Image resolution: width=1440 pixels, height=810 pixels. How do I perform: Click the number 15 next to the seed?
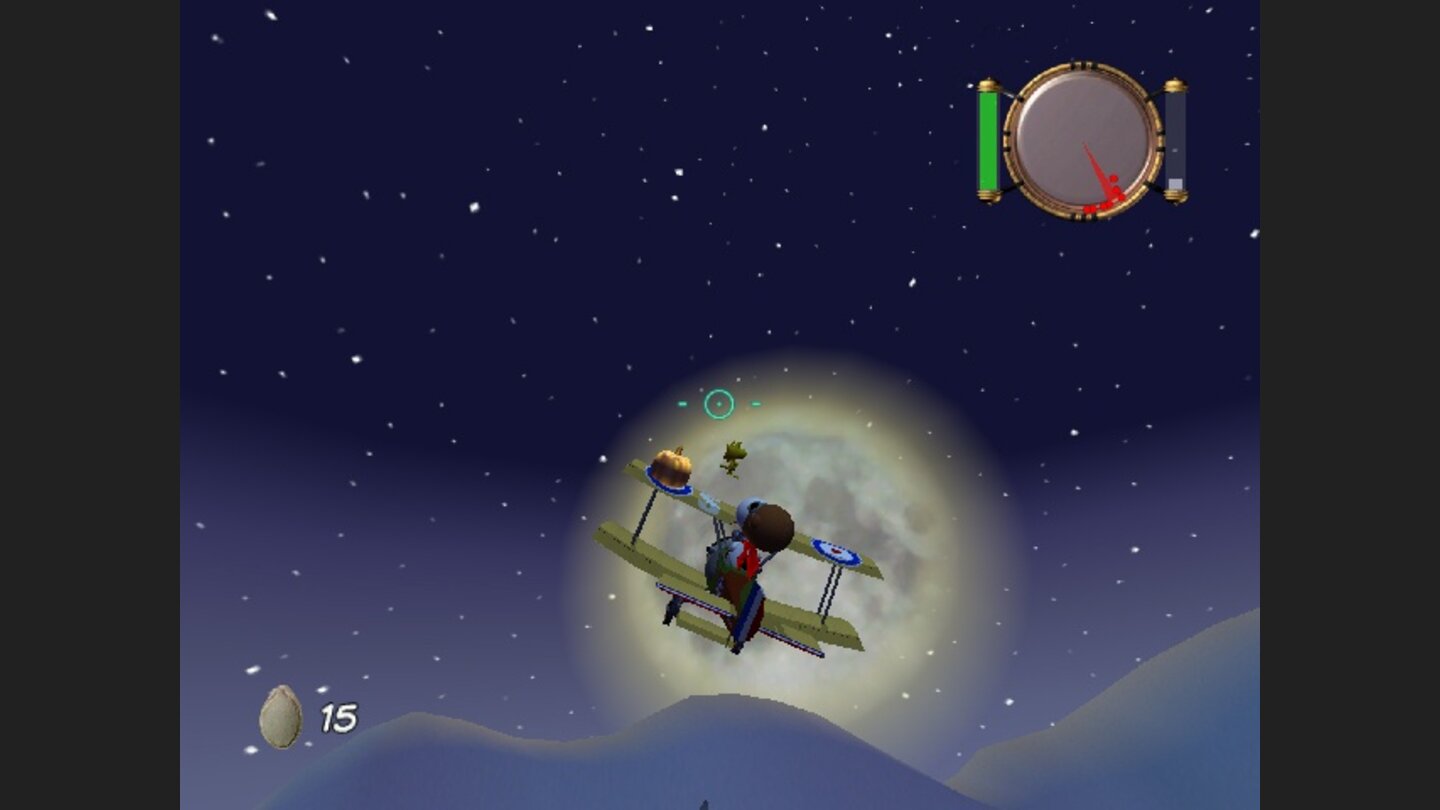[x=337, y=716]
